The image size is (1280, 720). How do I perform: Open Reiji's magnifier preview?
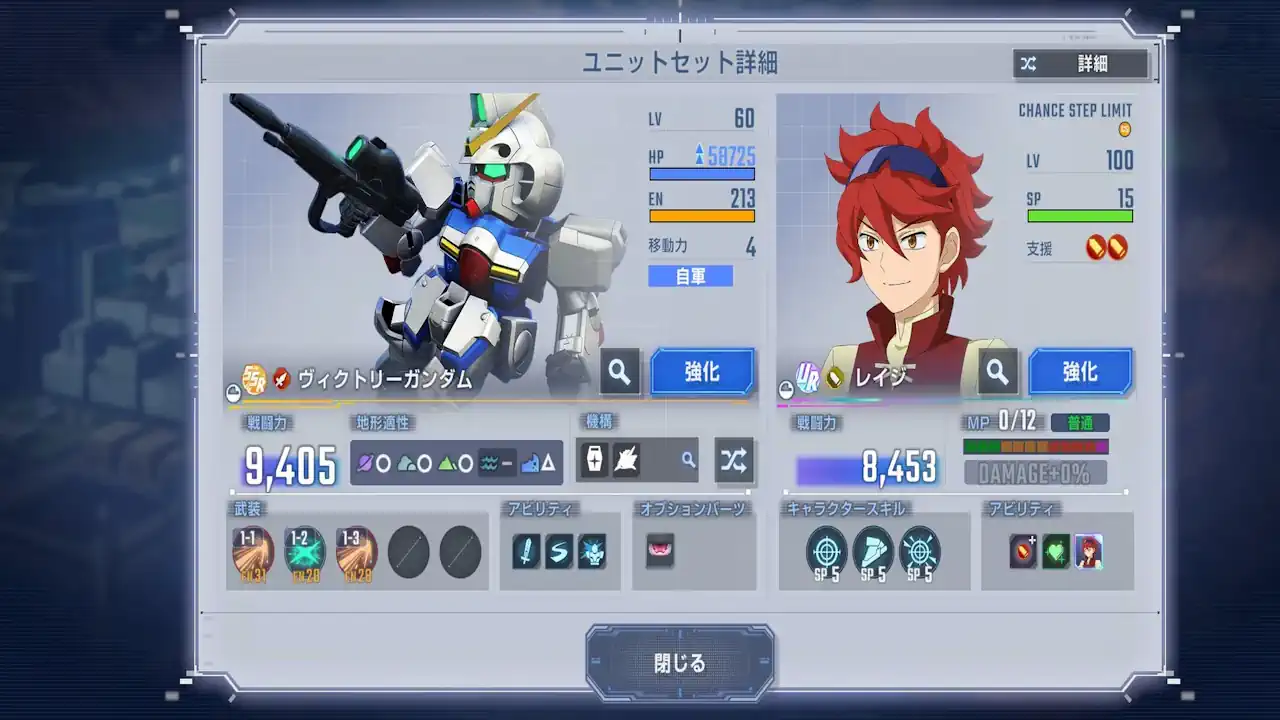point(997,371)
